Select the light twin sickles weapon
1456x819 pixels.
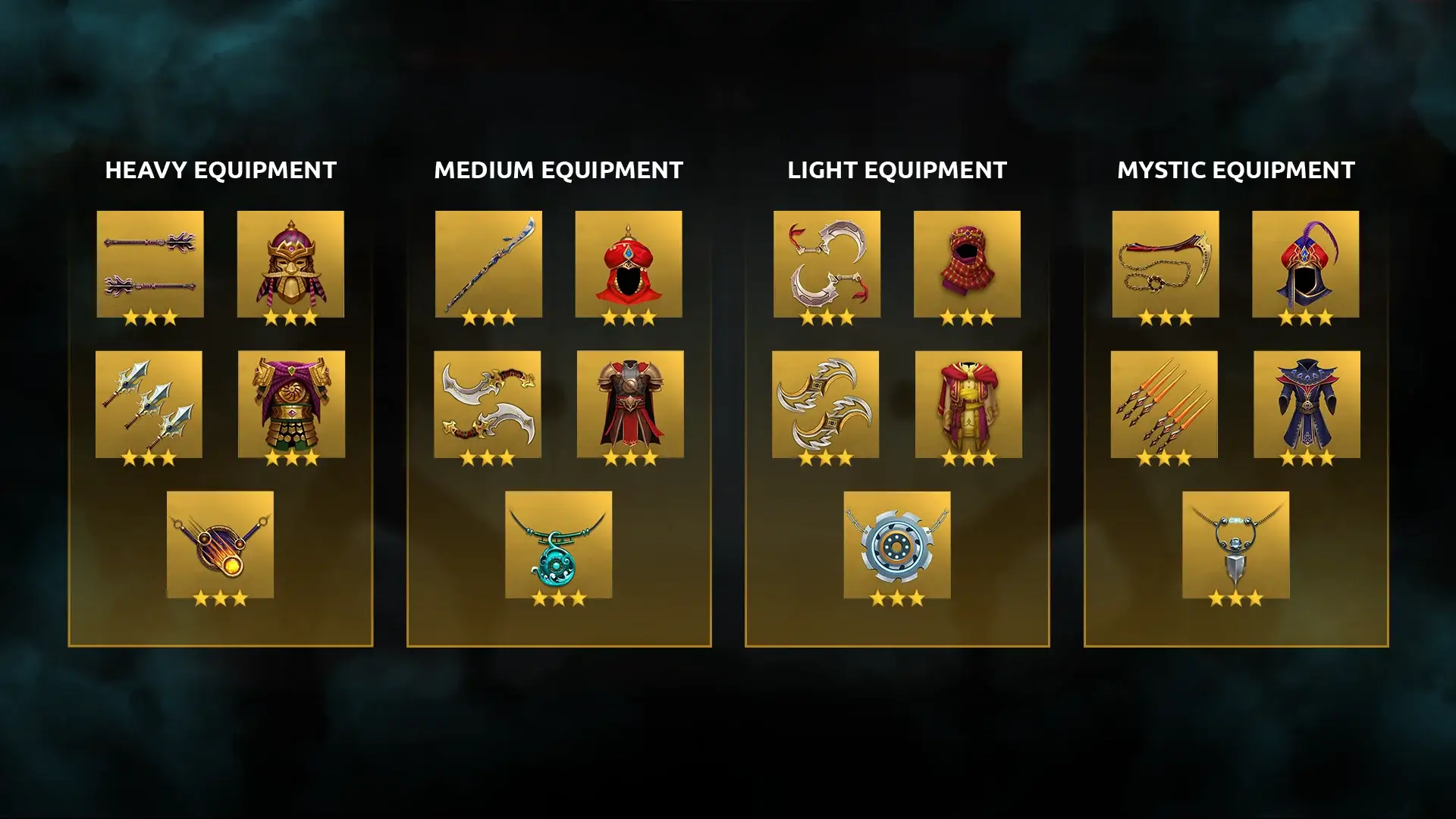tap(827, 264)
